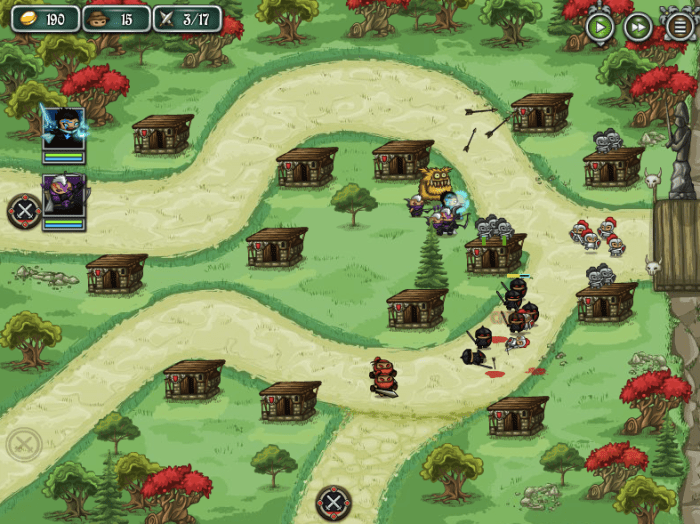Viewport: 700px width, 524px height.
Task: Call the wave using crossed-swords icon beside purple hero
Action: (24, 211)
